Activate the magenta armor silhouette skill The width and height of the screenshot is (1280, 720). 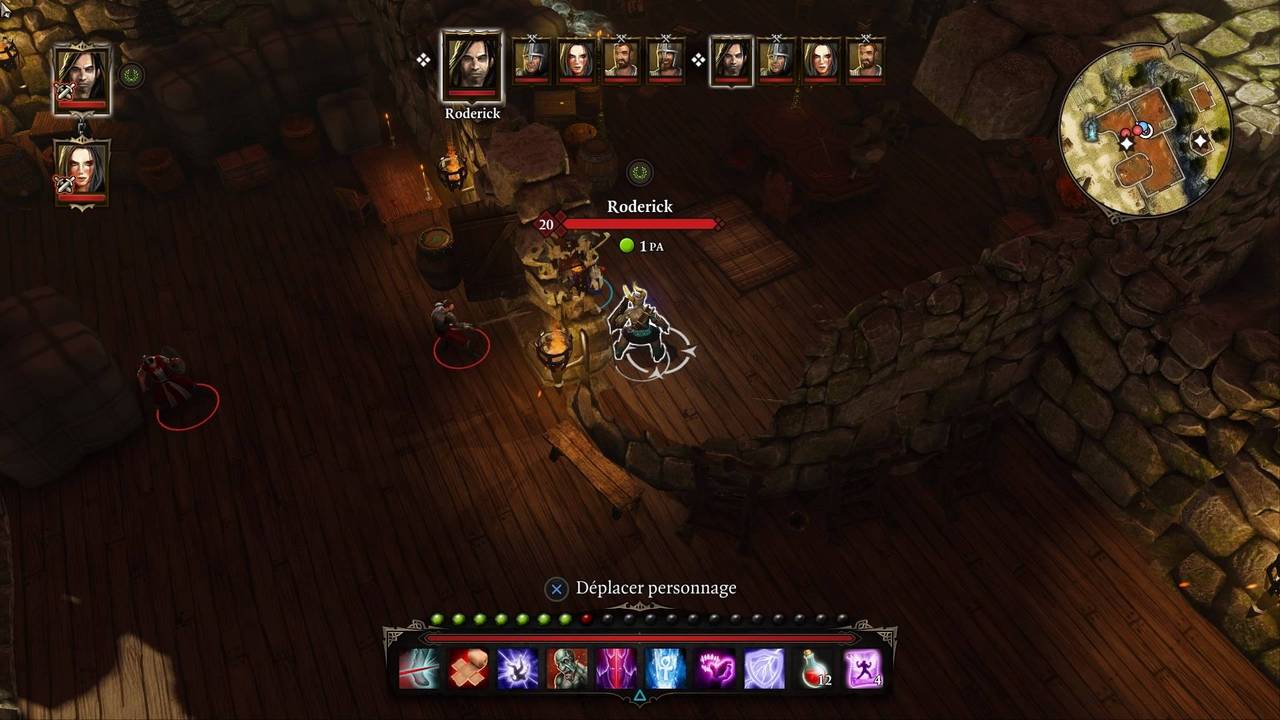pyautogui.click(x=616, y=668)
